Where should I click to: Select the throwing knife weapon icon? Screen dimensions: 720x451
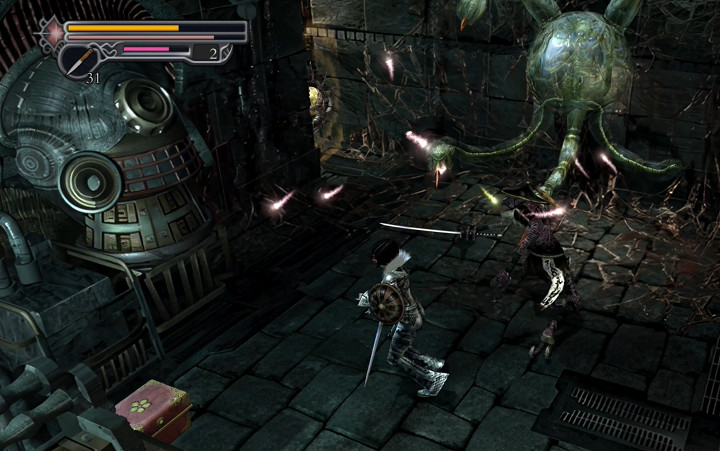(78, 59)
